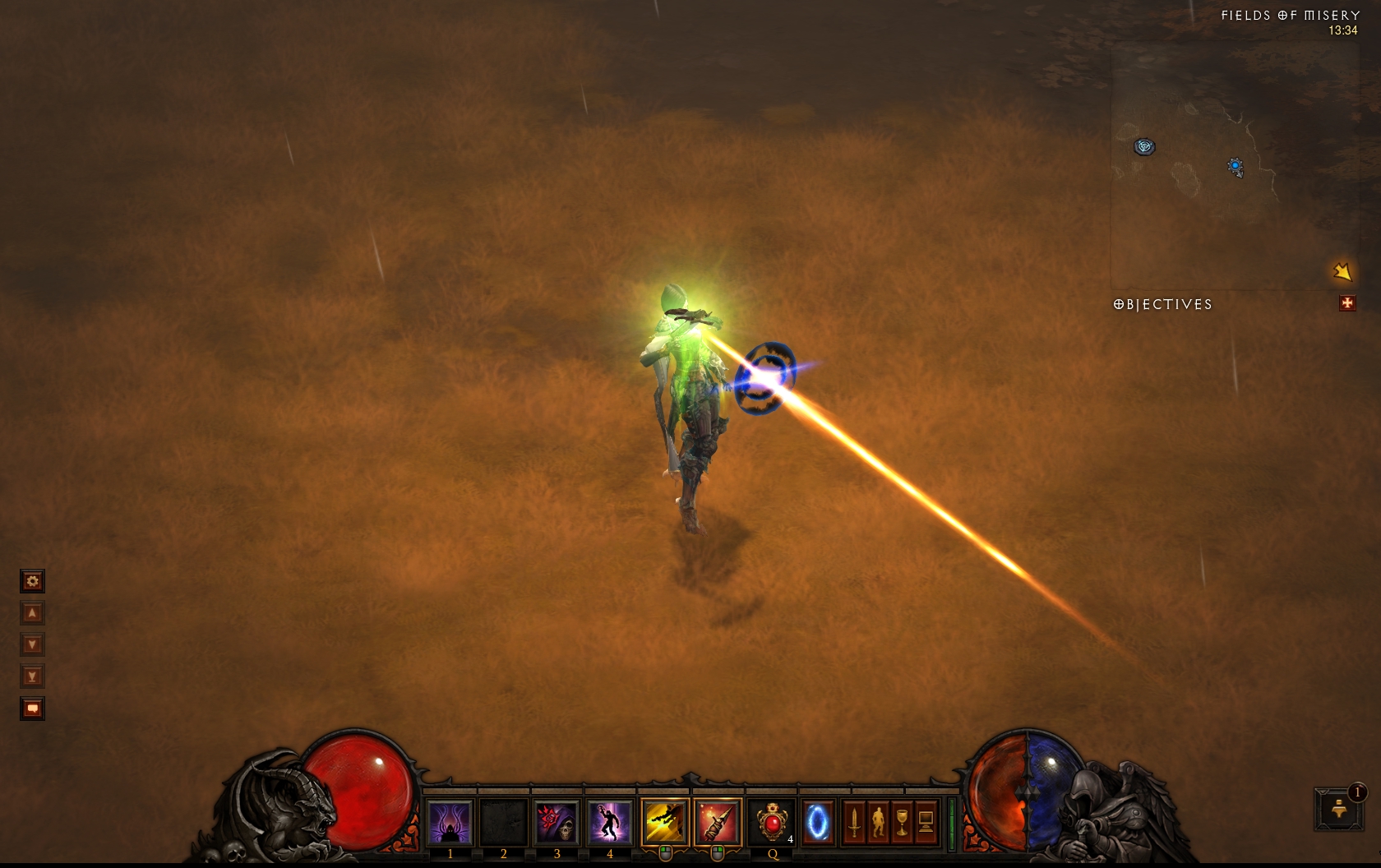Open the game menu computer button
Screen dimensions: 1381x868
(x=926, y=821)
